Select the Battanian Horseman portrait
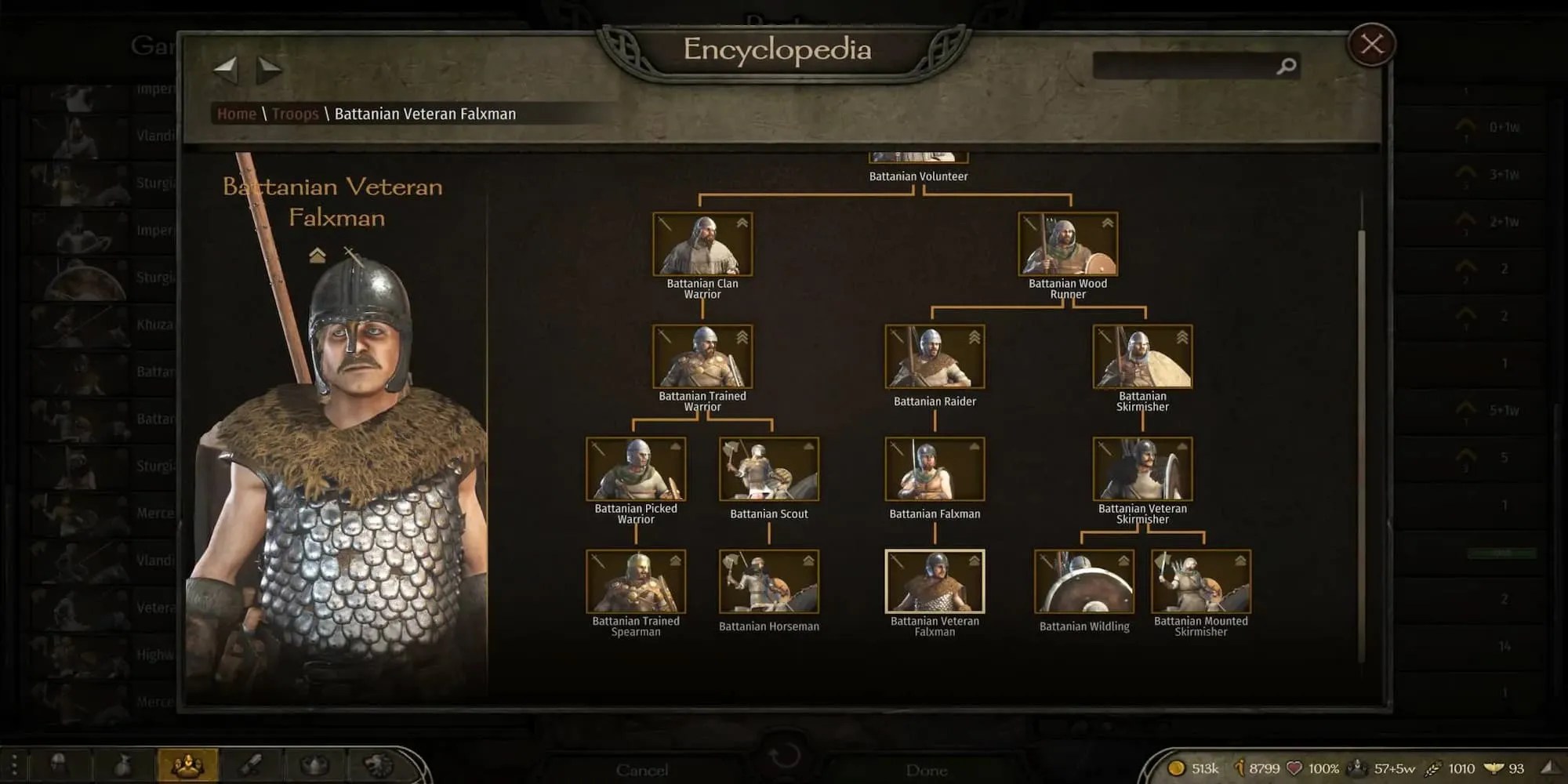The width and height of the screenshot is (1568, 784). point(769,581)
